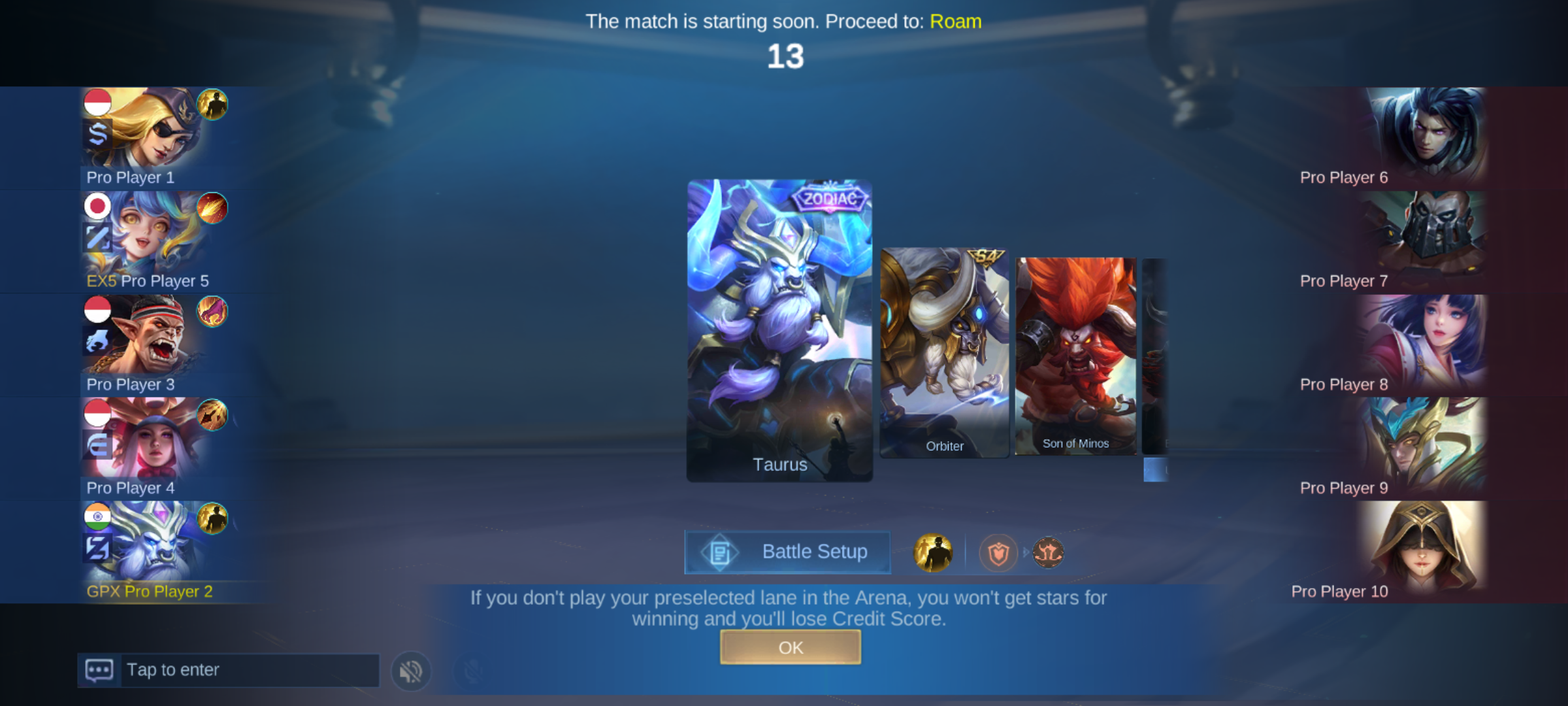
Task: Mute the loudspeaker sound toggle
Action: coord(410,670)
